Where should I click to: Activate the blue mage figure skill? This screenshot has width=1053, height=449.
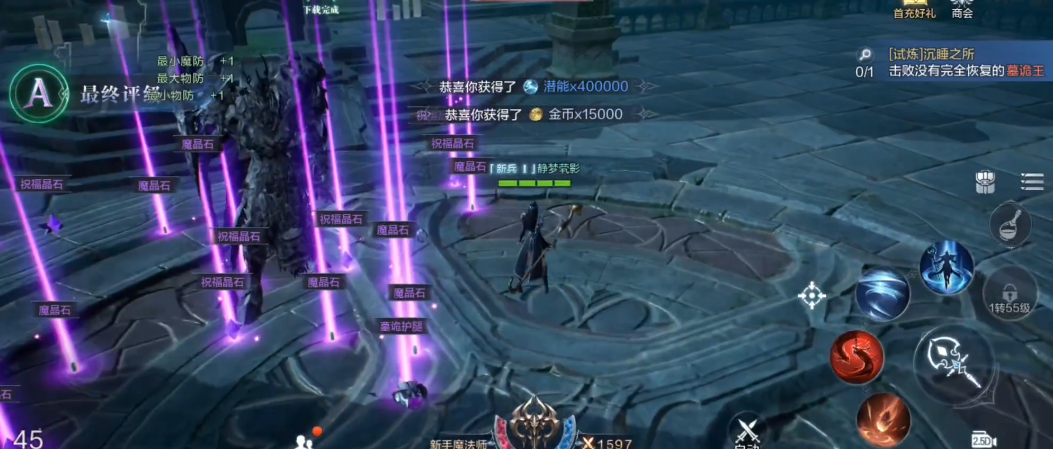tap(946, 267)
